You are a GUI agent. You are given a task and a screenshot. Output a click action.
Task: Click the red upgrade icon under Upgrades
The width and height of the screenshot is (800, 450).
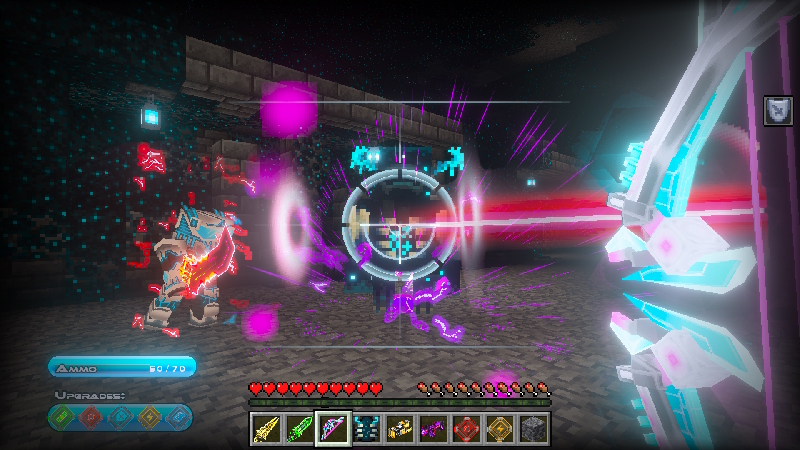click(91, 416)
